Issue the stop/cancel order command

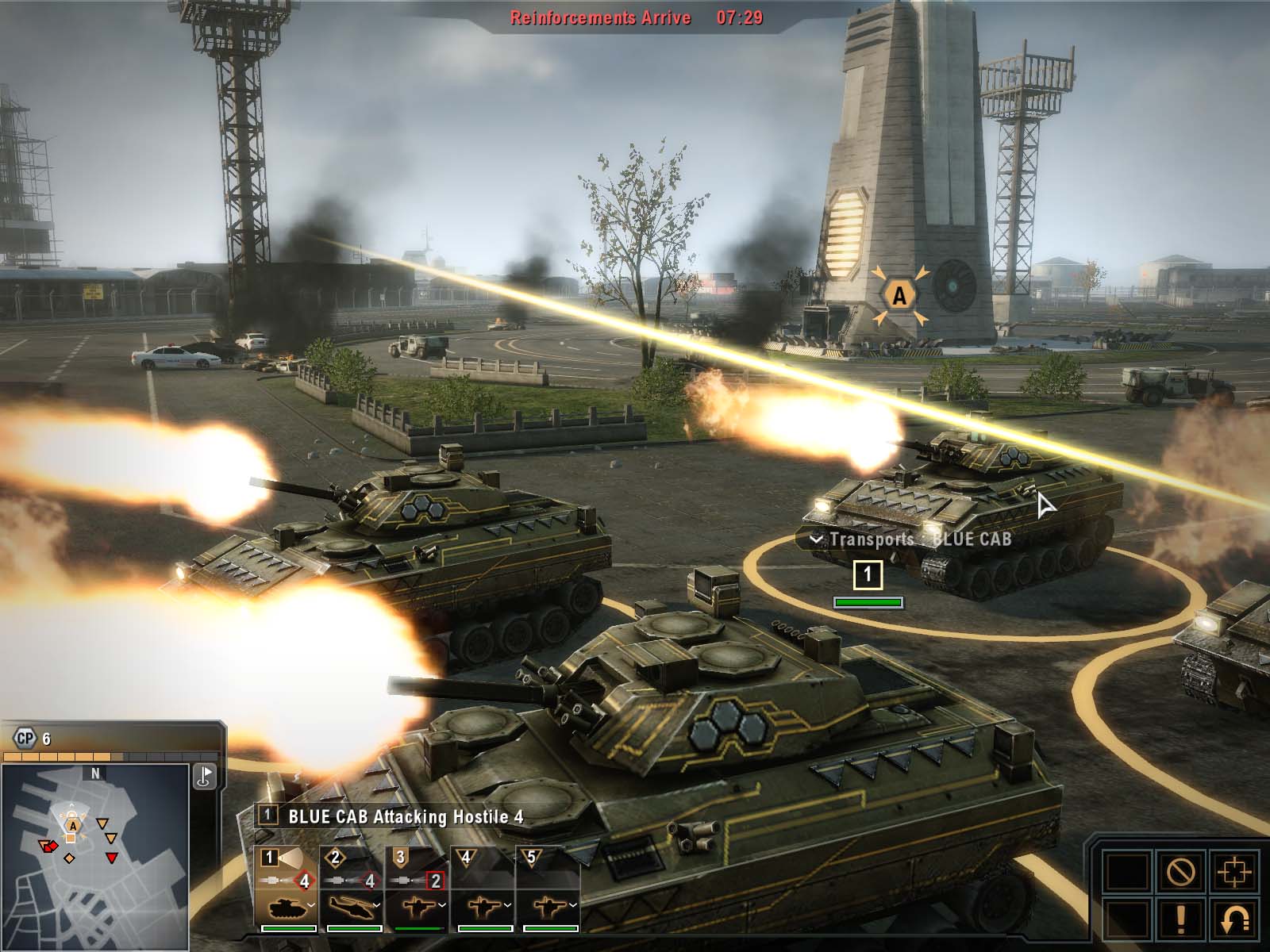click(1180, 873)
